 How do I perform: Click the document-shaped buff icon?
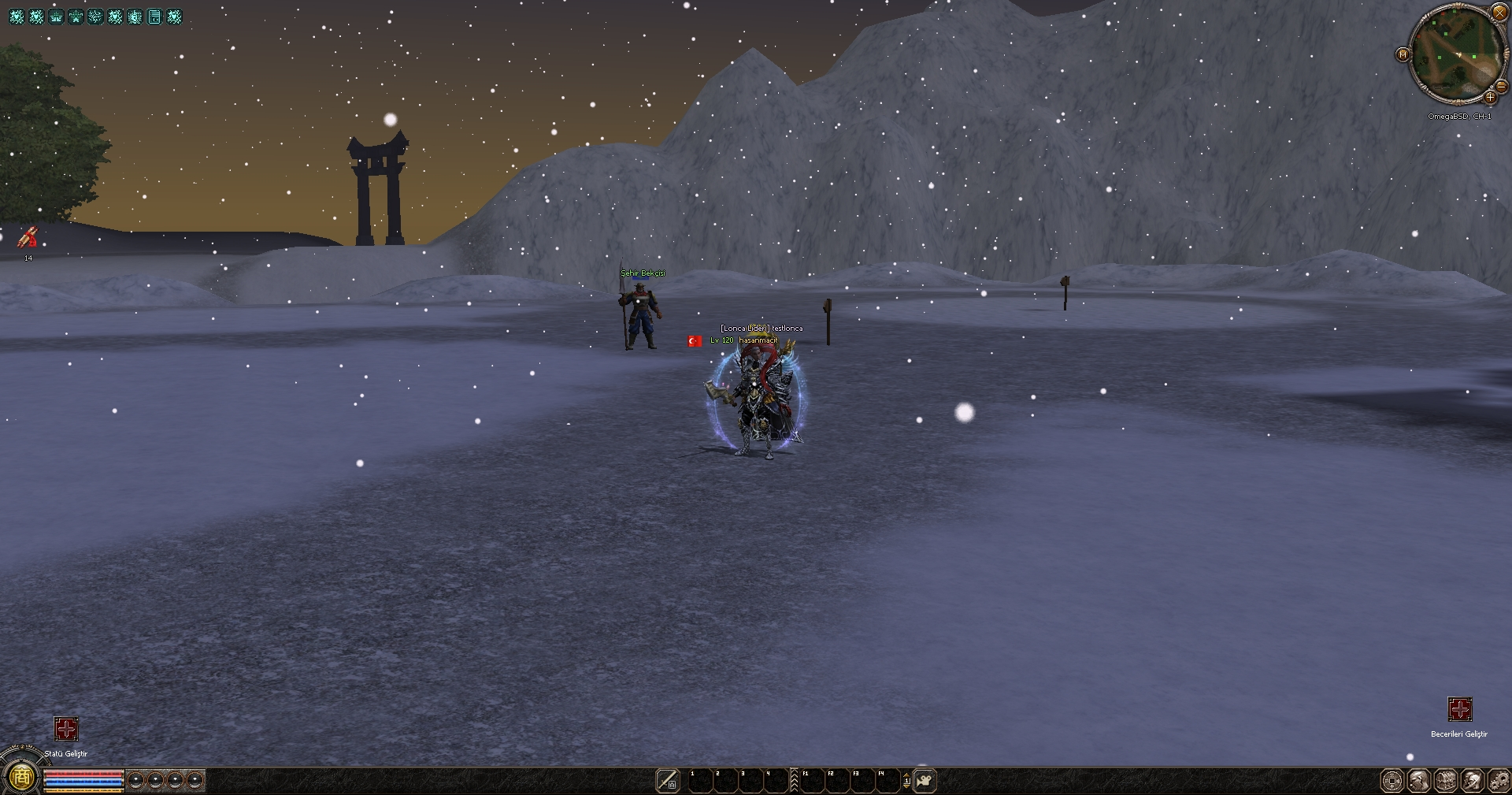[154, 17]
